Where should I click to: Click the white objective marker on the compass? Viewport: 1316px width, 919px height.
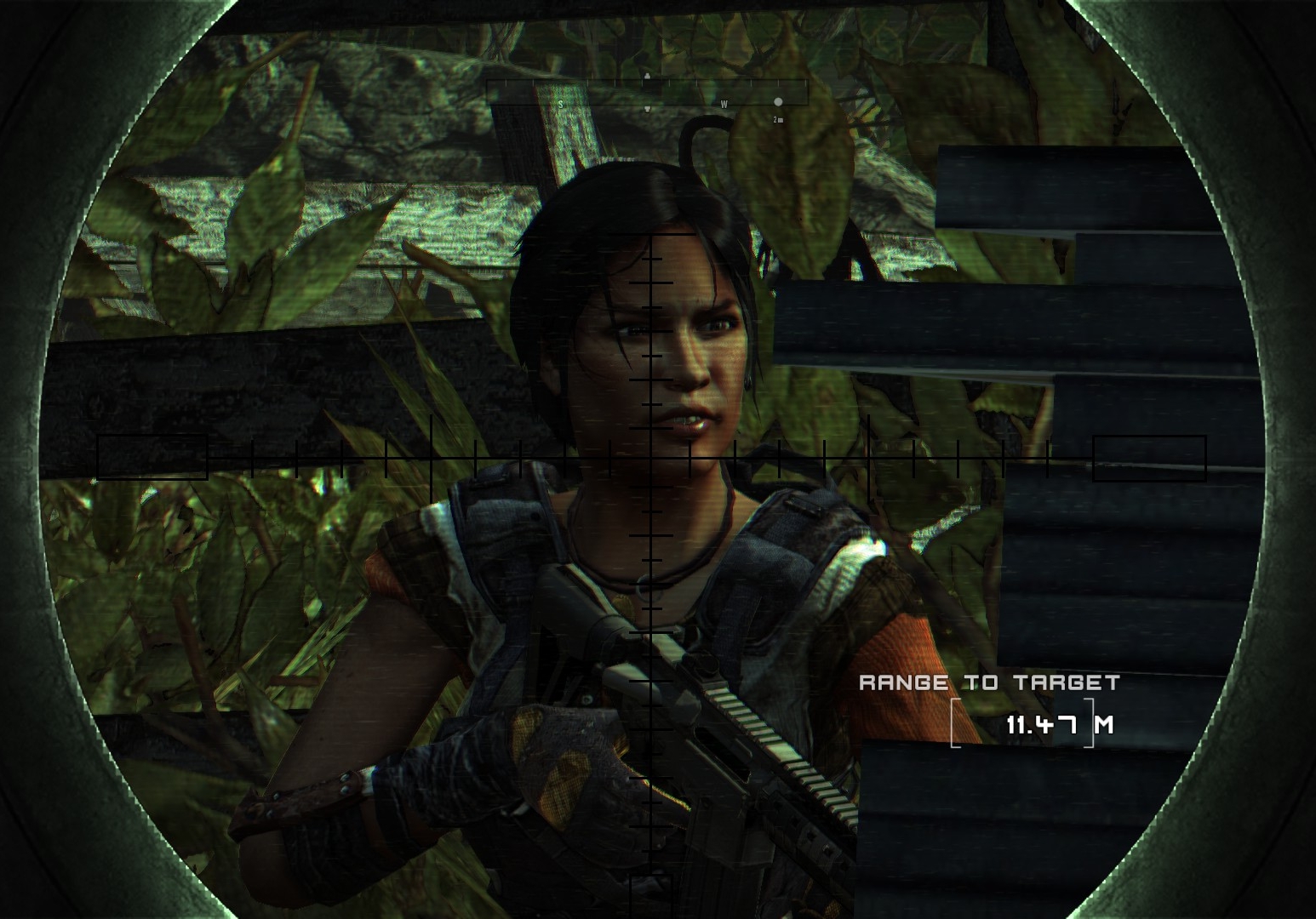click(777, 102)
